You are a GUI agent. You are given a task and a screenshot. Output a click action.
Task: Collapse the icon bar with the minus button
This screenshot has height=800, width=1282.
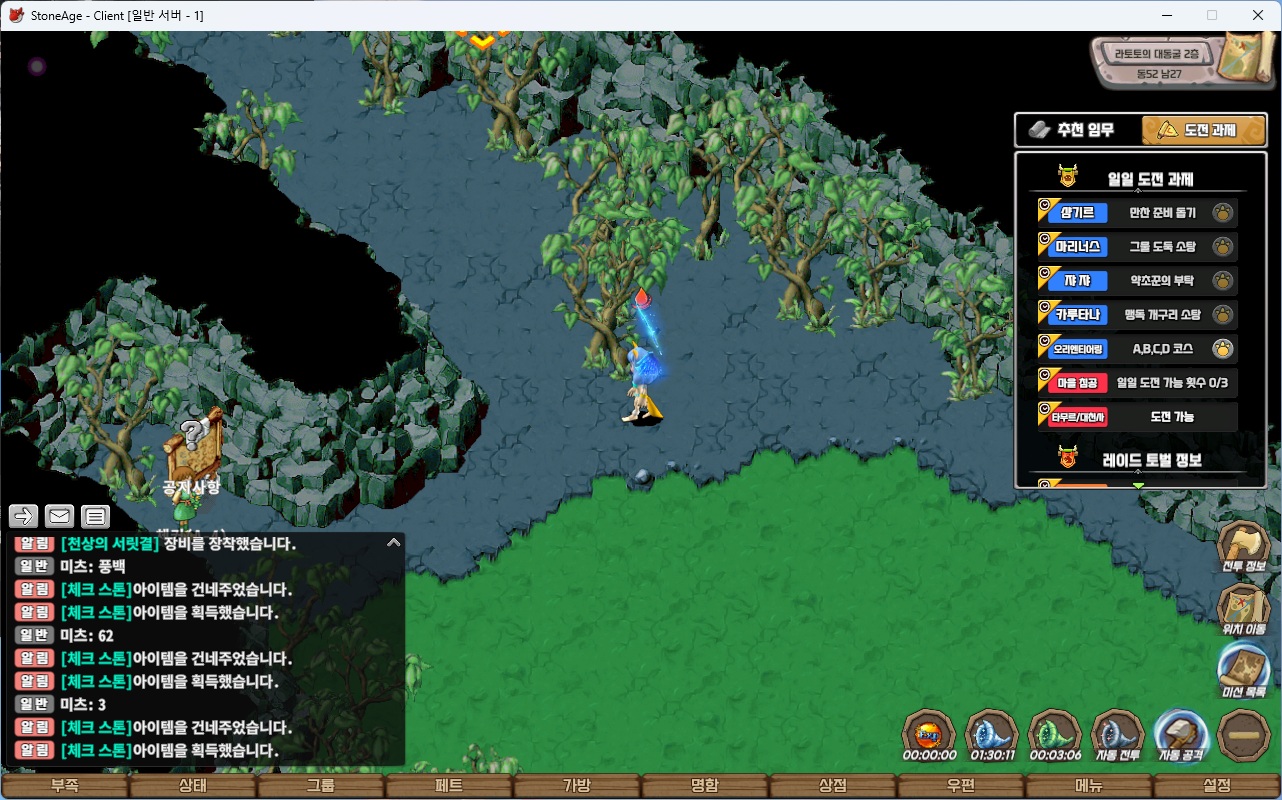point(1244,735)
